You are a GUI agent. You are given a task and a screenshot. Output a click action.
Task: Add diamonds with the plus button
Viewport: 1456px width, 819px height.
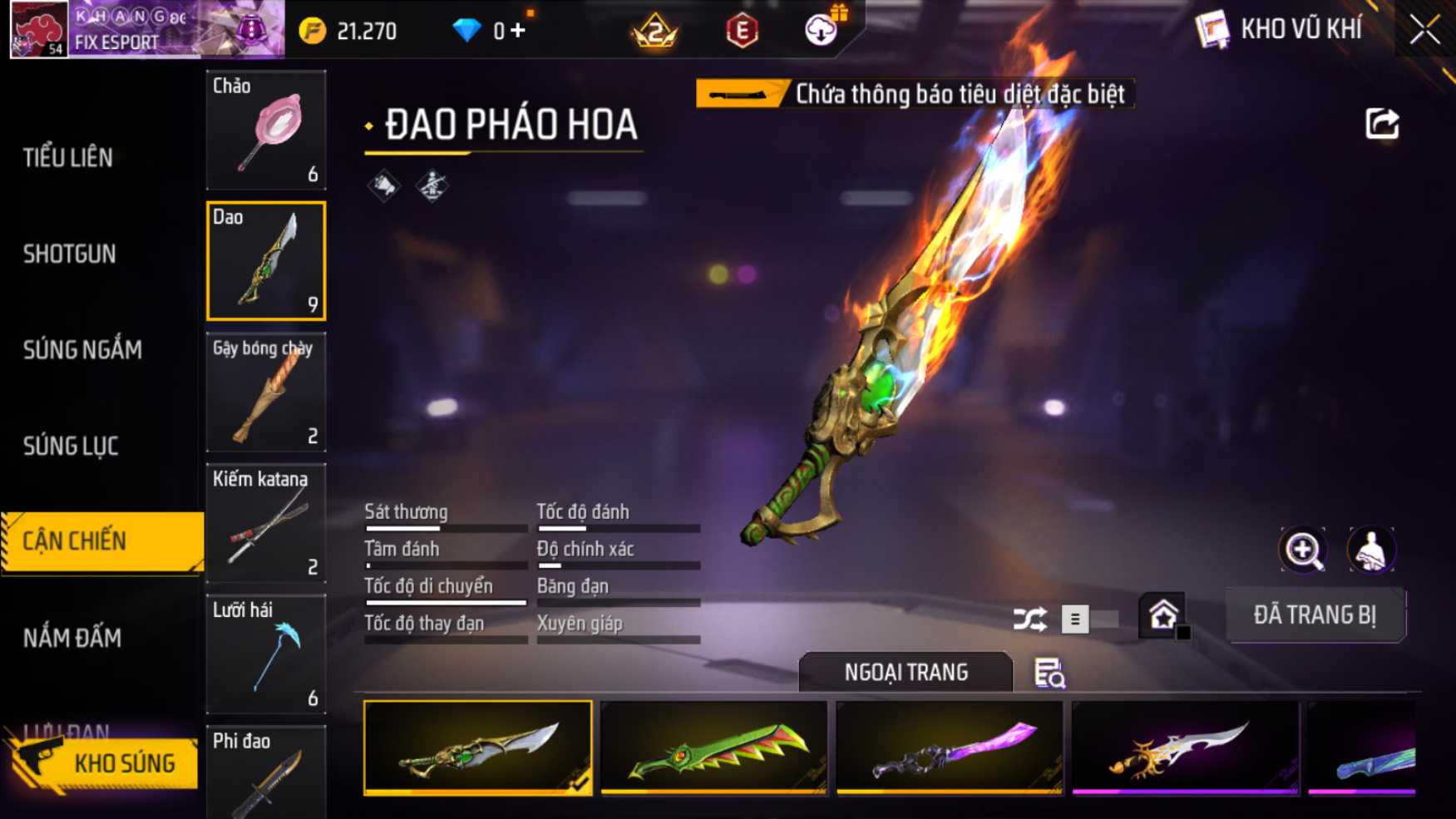pyautogui.click(x=518, y=31)
